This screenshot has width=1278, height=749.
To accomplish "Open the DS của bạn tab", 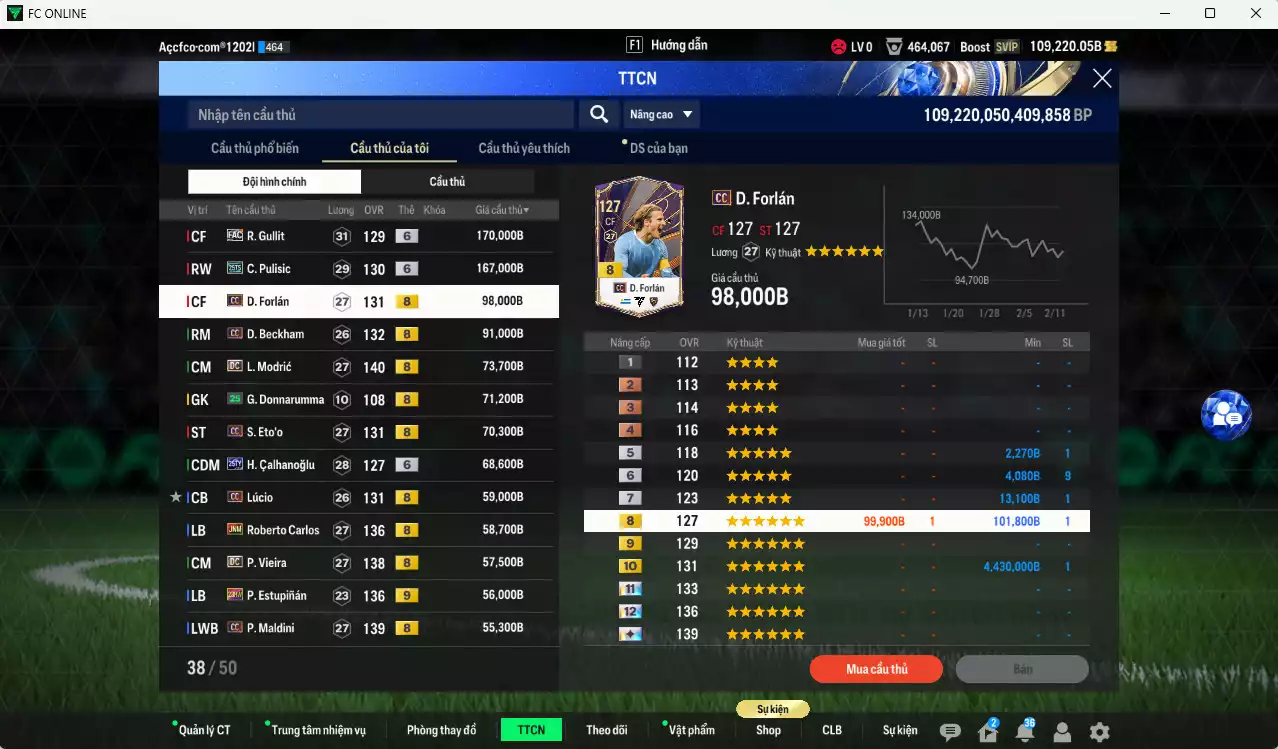I will [x=658, y=148].
